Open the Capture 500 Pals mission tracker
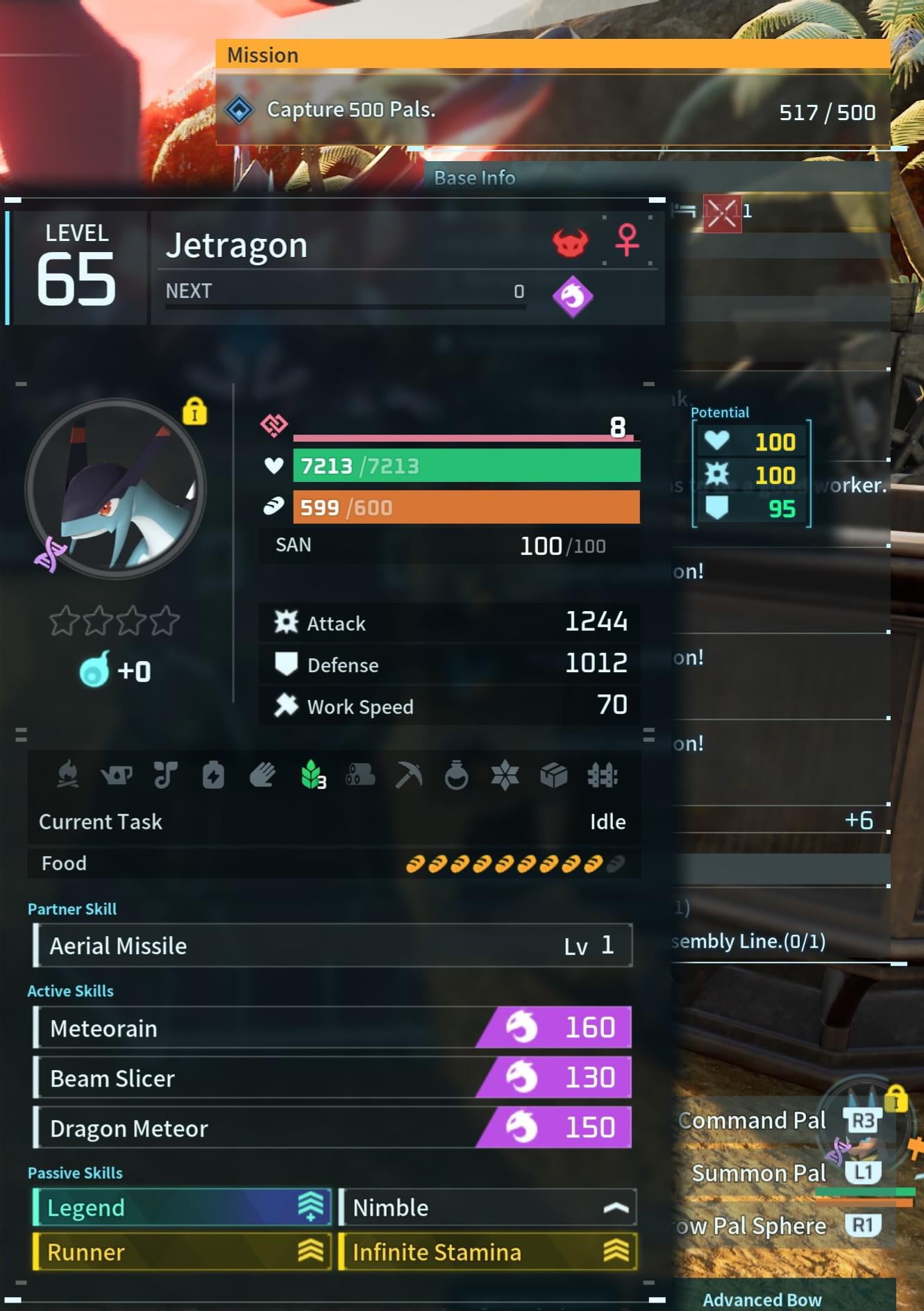This screenshot has height=1311, width=924. pos(553,110)
